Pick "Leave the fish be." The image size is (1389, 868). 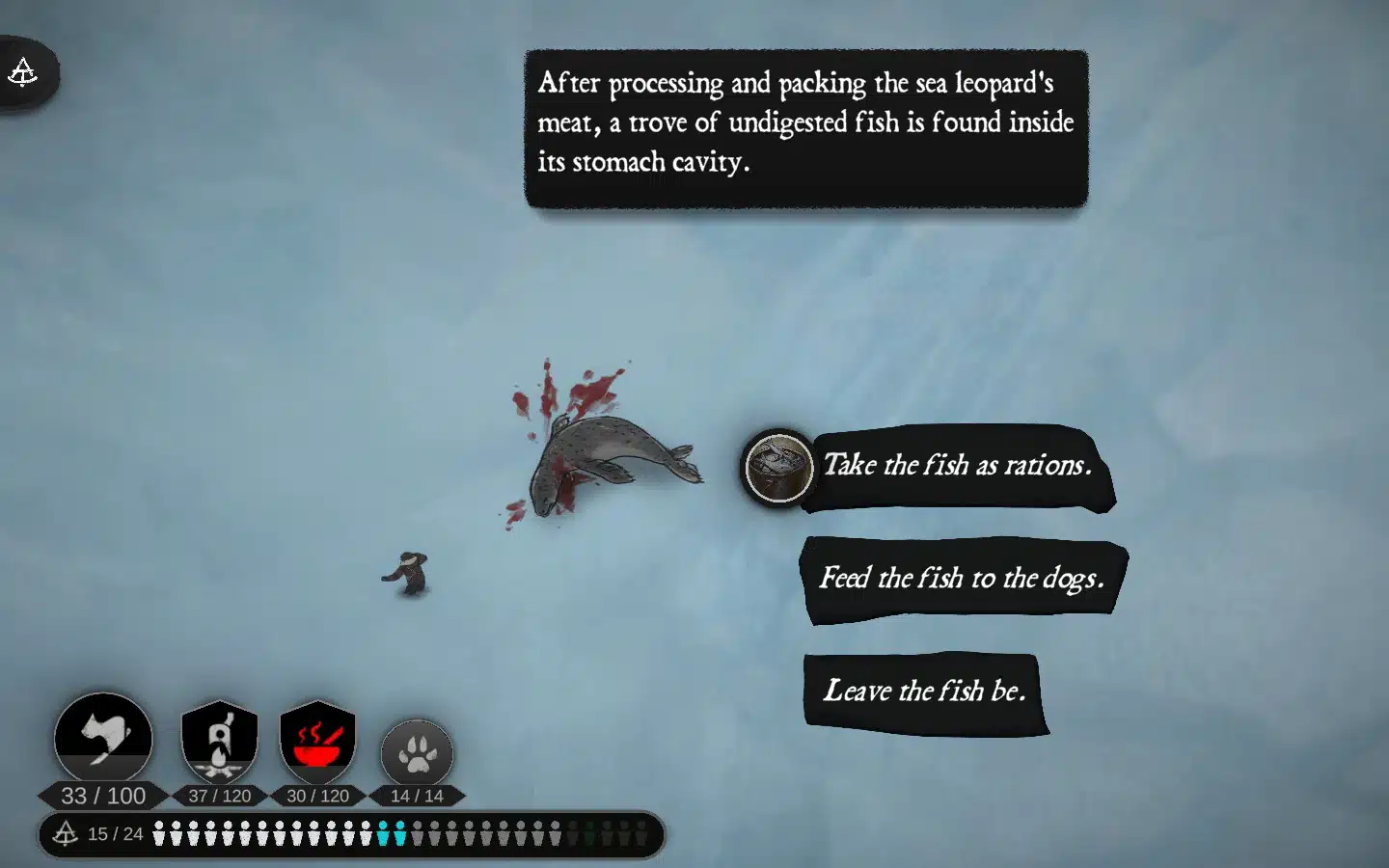coord(924,692)
